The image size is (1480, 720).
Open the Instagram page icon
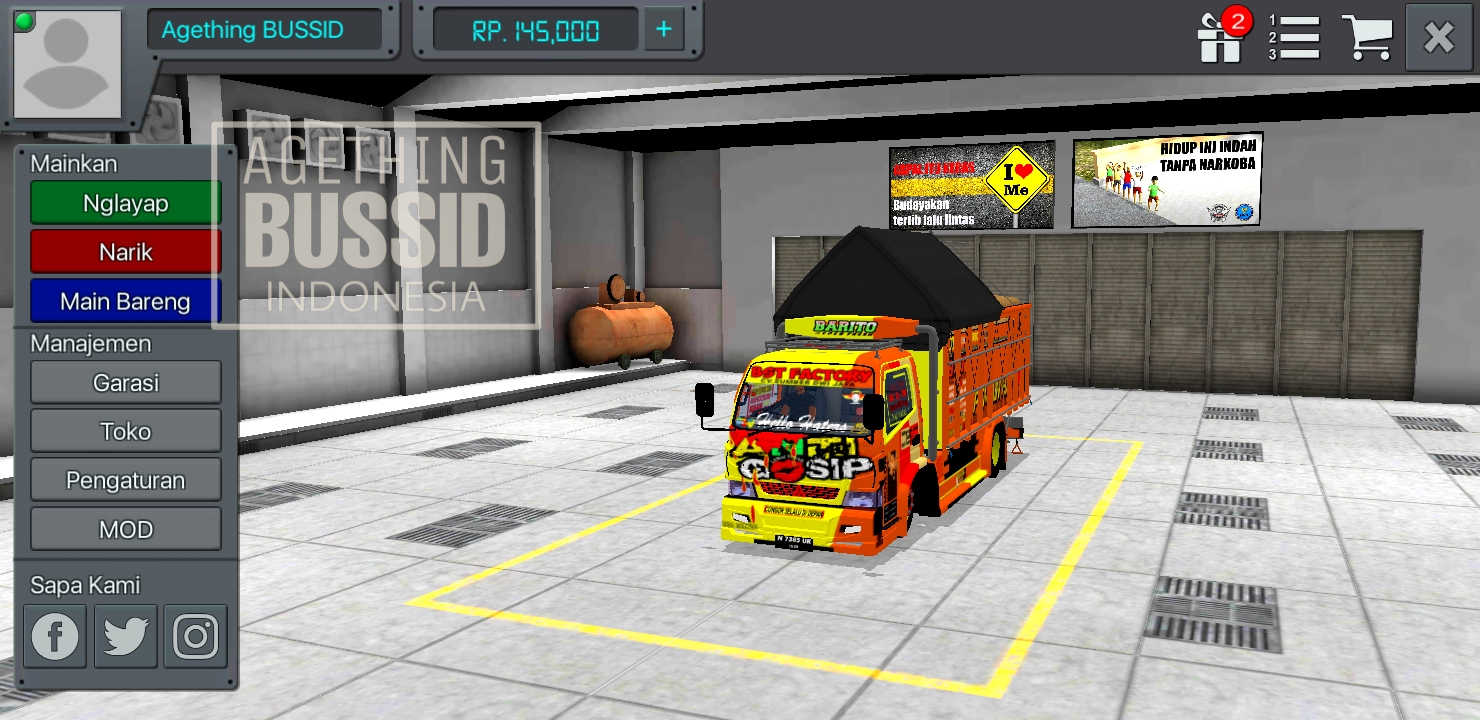click(x=195, y=635)
